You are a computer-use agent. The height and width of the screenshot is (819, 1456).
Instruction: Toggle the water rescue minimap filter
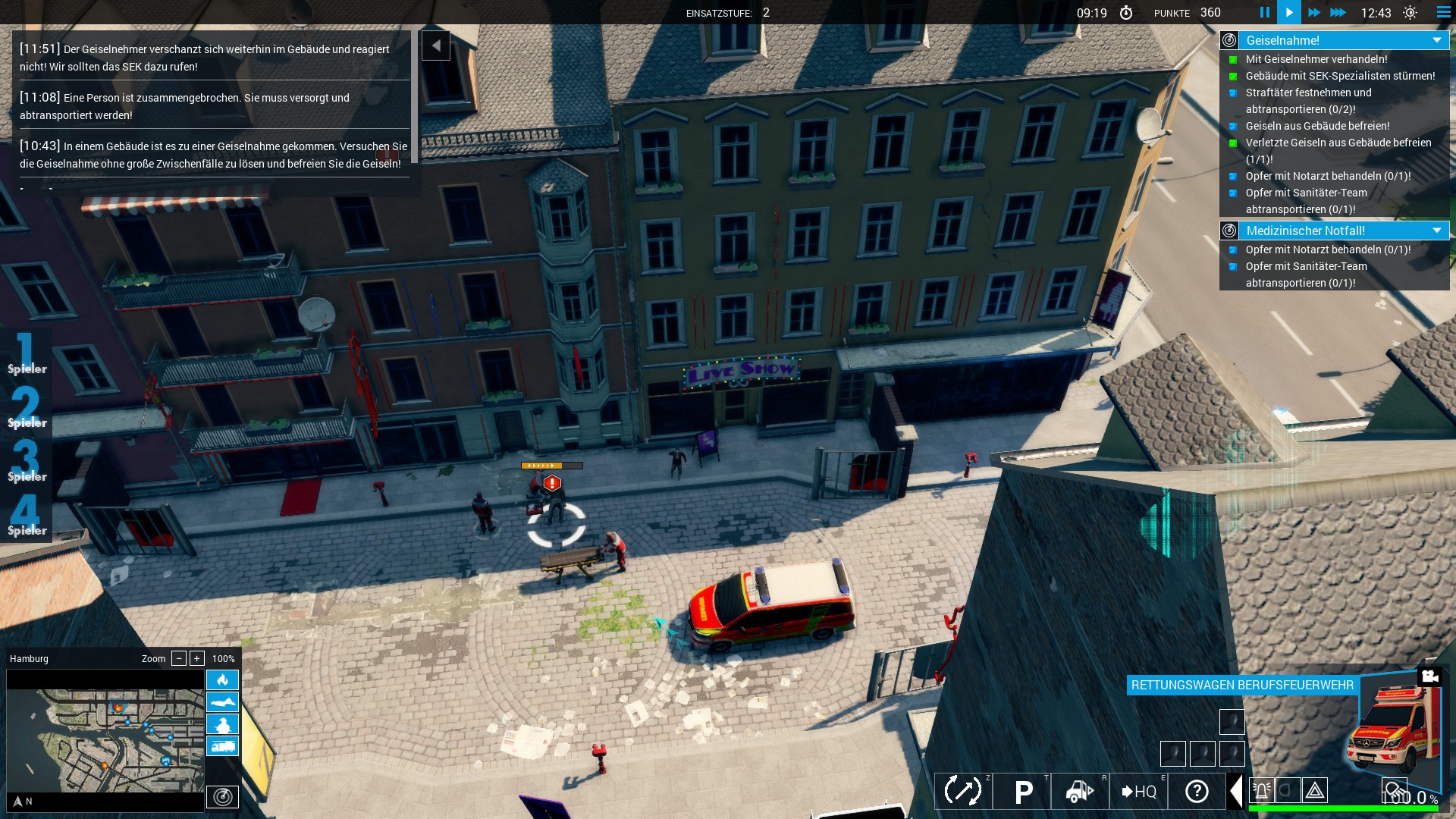(x=222, y=701)
